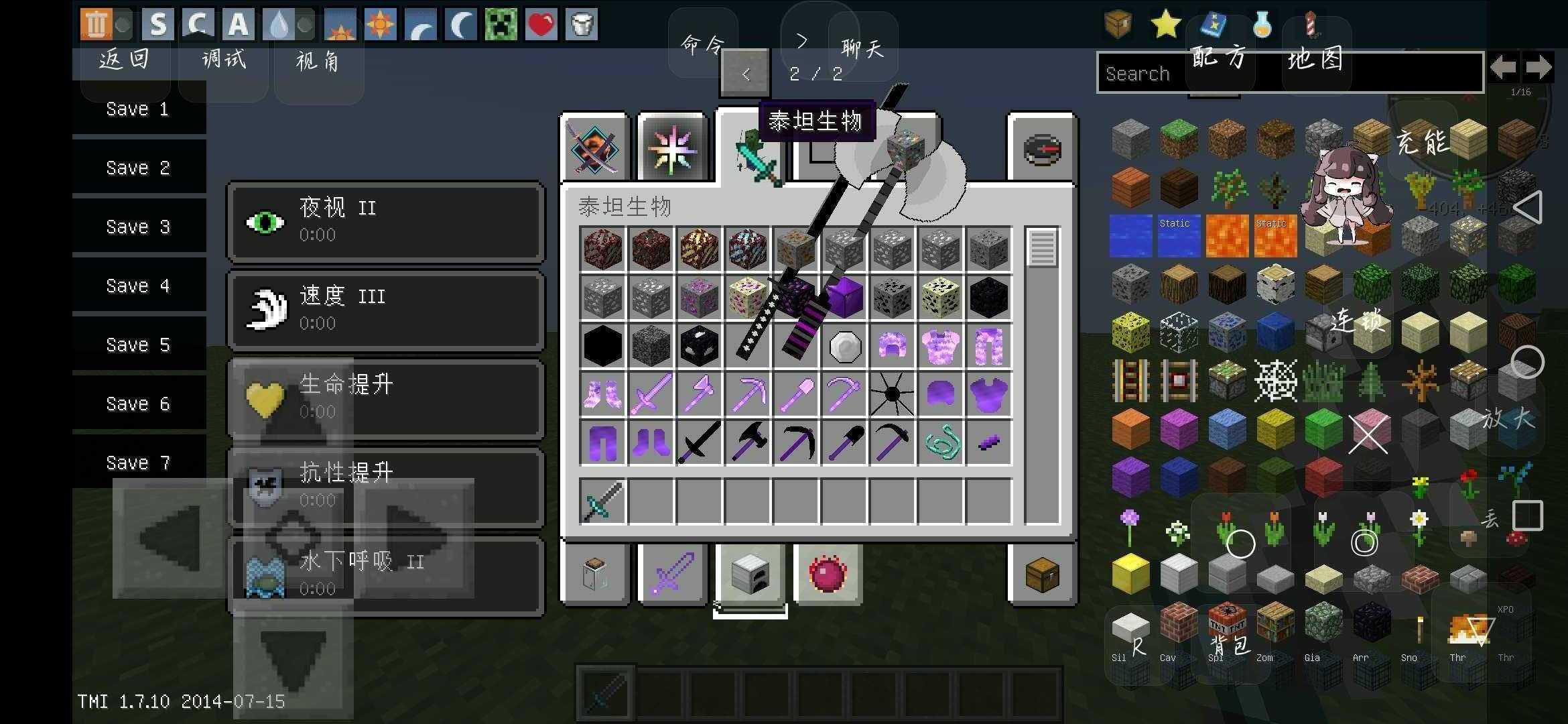
Task: Click the TMI trash can delete icon
Action: [x=96, y=25]
